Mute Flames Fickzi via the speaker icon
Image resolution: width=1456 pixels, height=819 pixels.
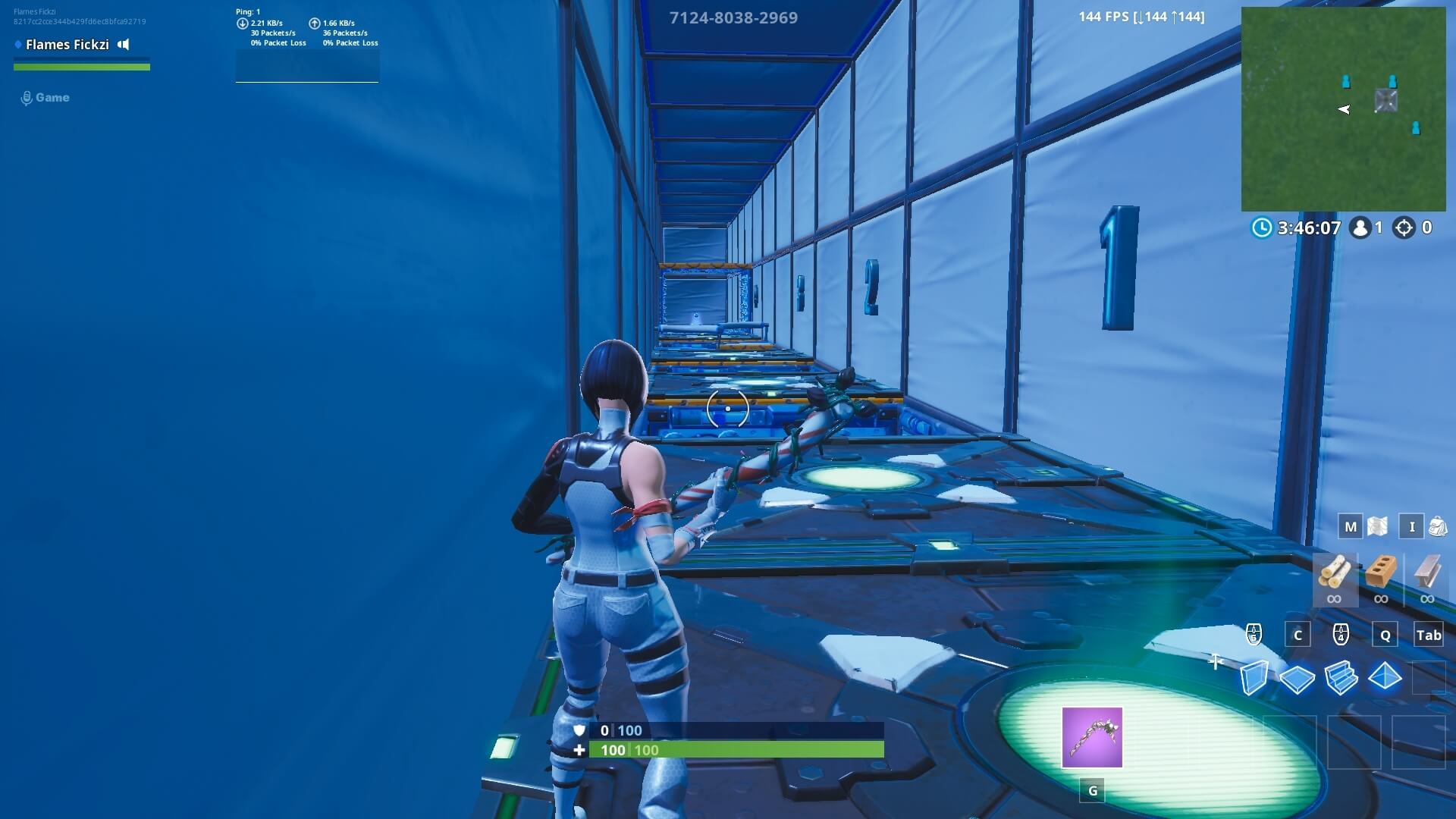click(122, 45)
